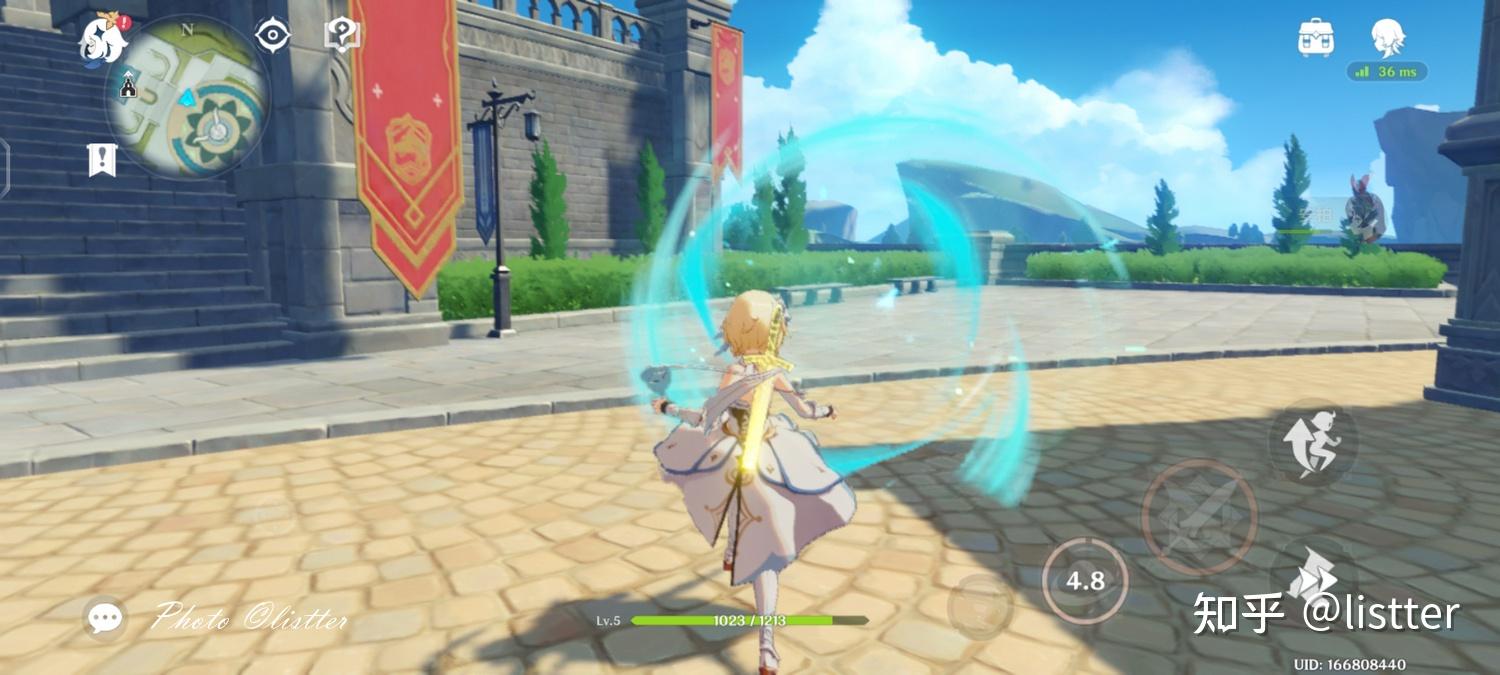Switch to Amber party member portrait
Screen dimensions: 1500x675
click(1364, 213)
